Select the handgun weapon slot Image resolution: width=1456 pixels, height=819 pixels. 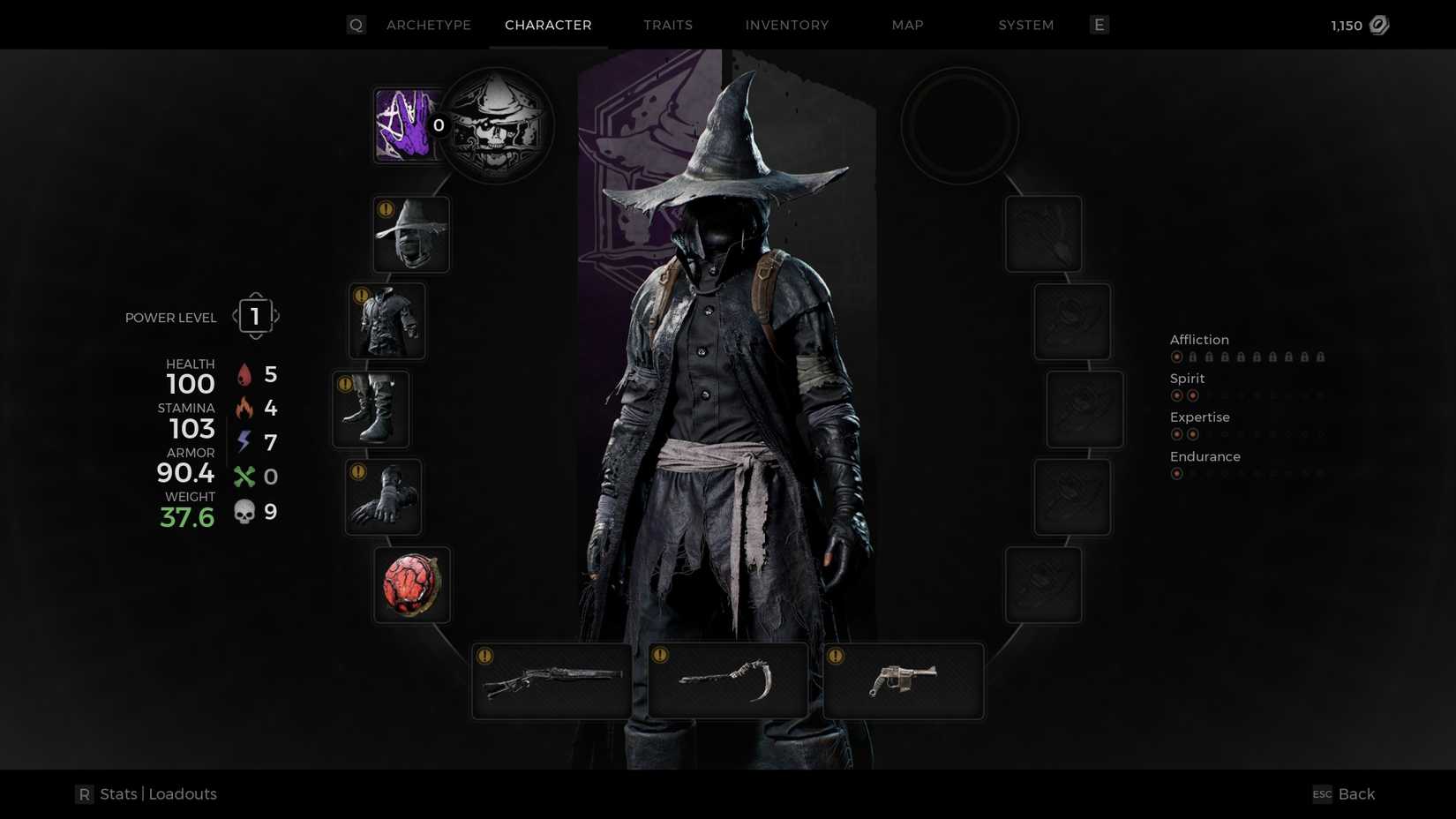[x=902, y=680]
